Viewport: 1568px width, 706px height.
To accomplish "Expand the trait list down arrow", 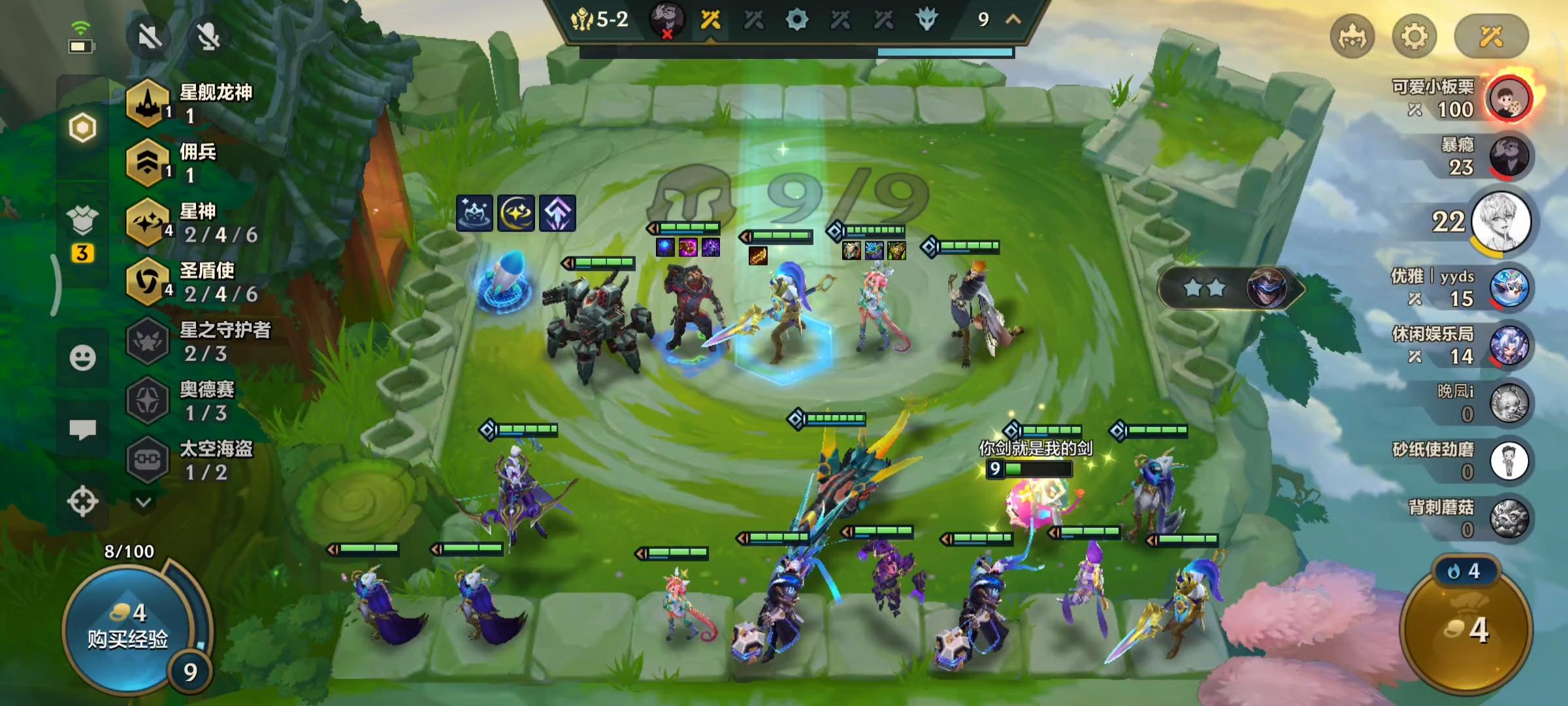I will click(x=144, y=502).
